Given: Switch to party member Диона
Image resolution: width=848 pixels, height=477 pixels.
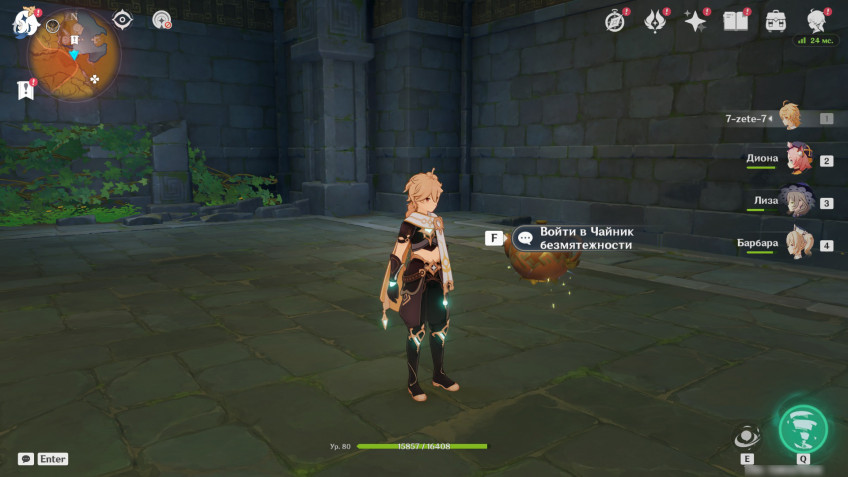Looking at the screenshot, I should tap(797, 160).
